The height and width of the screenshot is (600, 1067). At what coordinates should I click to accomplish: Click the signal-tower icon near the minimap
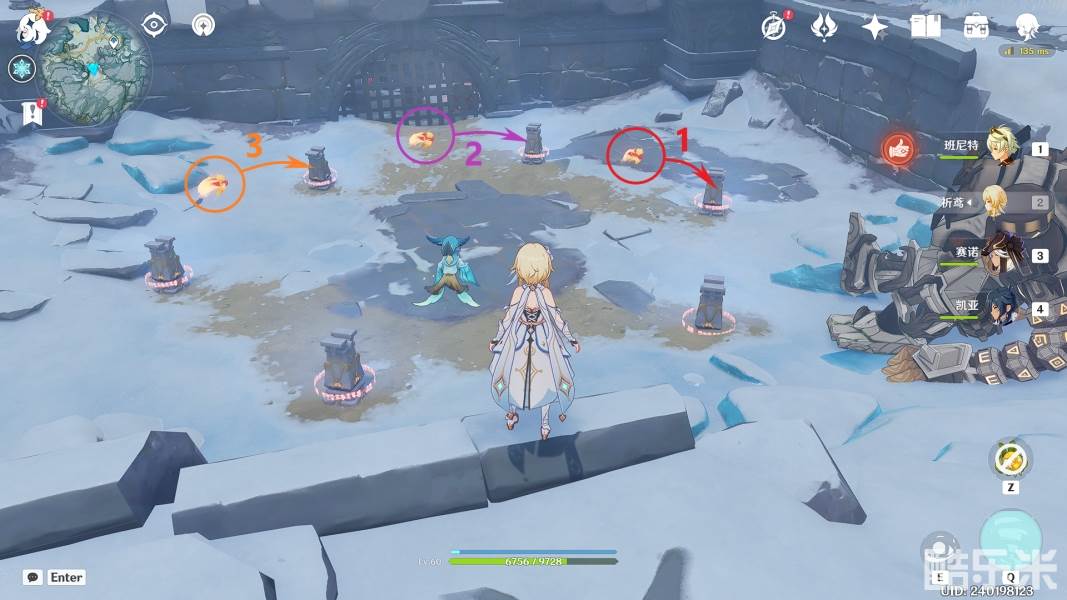pyautogui.click(x=203, y=25)
